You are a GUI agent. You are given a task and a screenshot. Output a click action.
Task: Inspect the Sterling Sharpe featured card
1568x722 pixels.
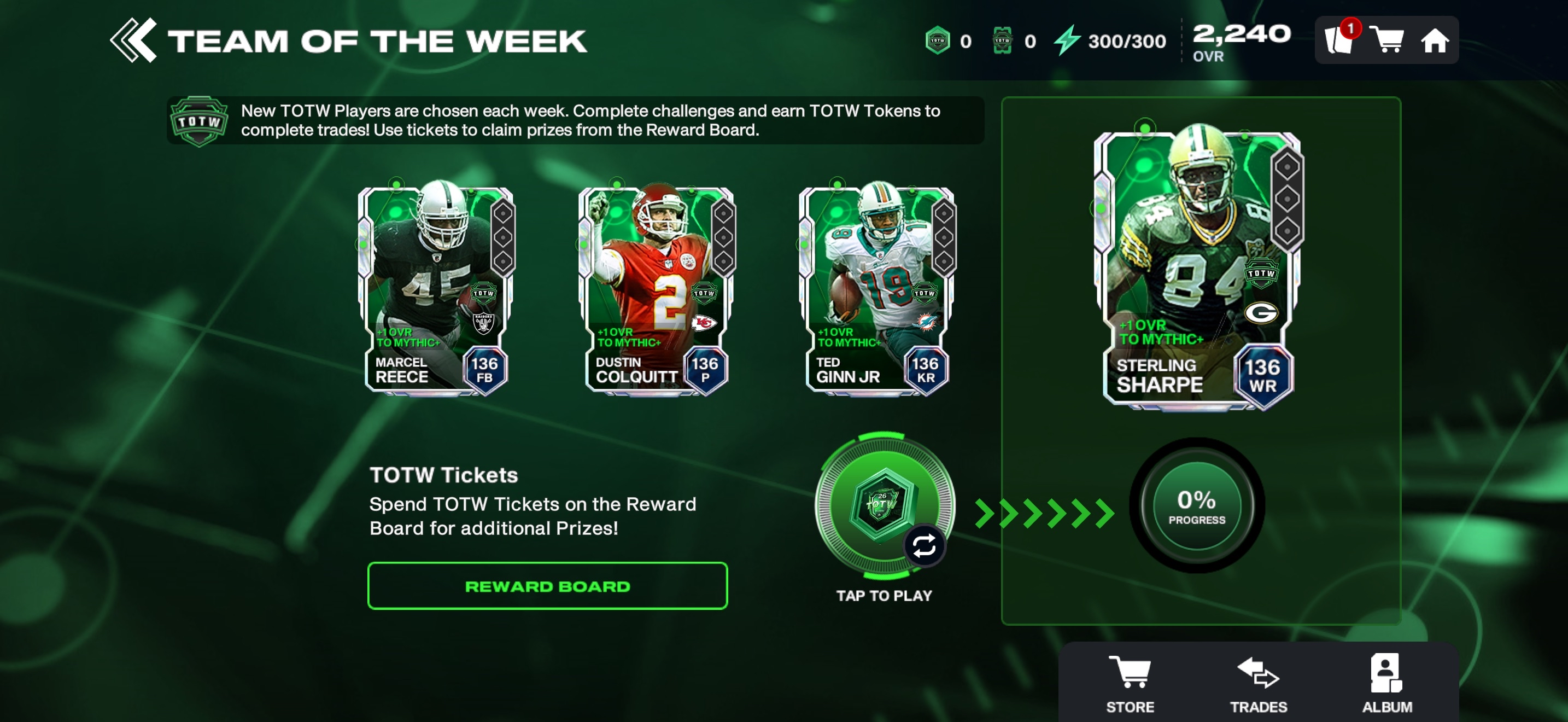point(1198,268)
